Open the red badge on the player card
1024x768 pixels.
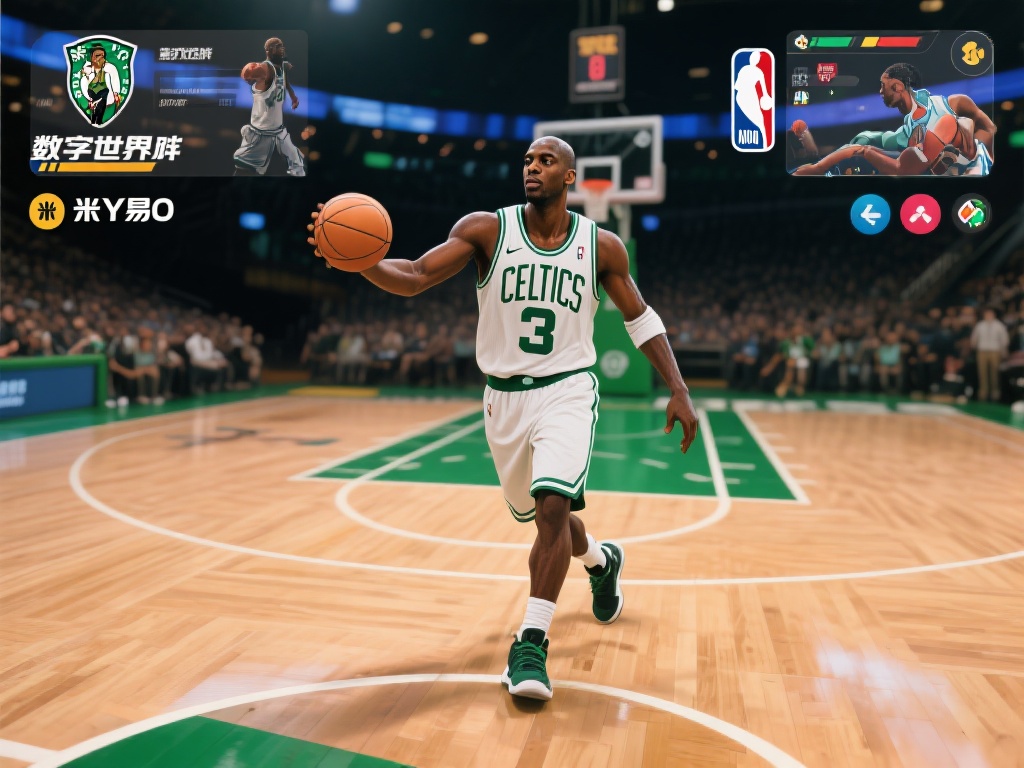click(x=826, y=72)
